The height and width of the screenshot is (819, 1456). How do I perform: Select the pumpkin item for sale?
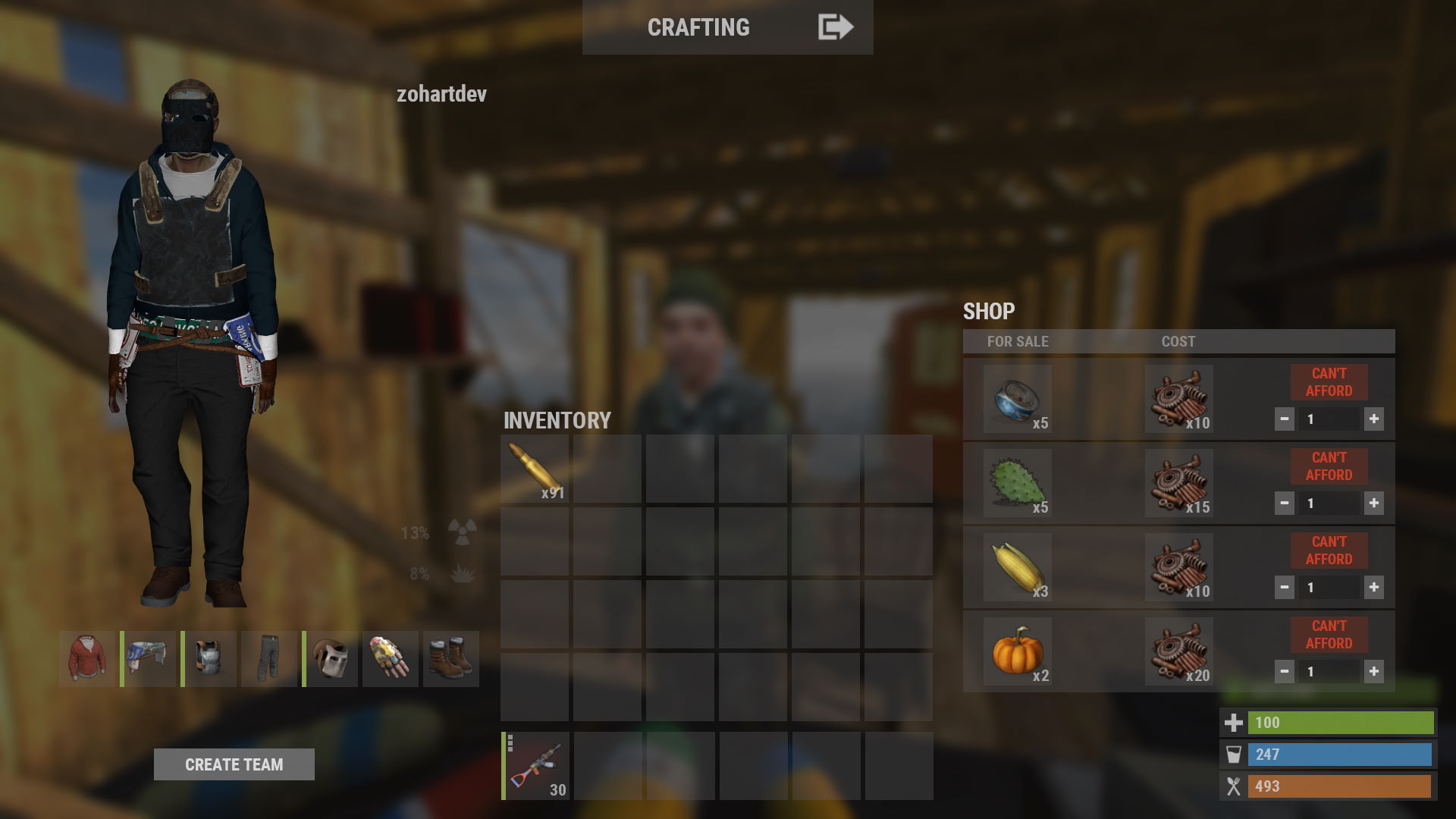coord(1017,651)
